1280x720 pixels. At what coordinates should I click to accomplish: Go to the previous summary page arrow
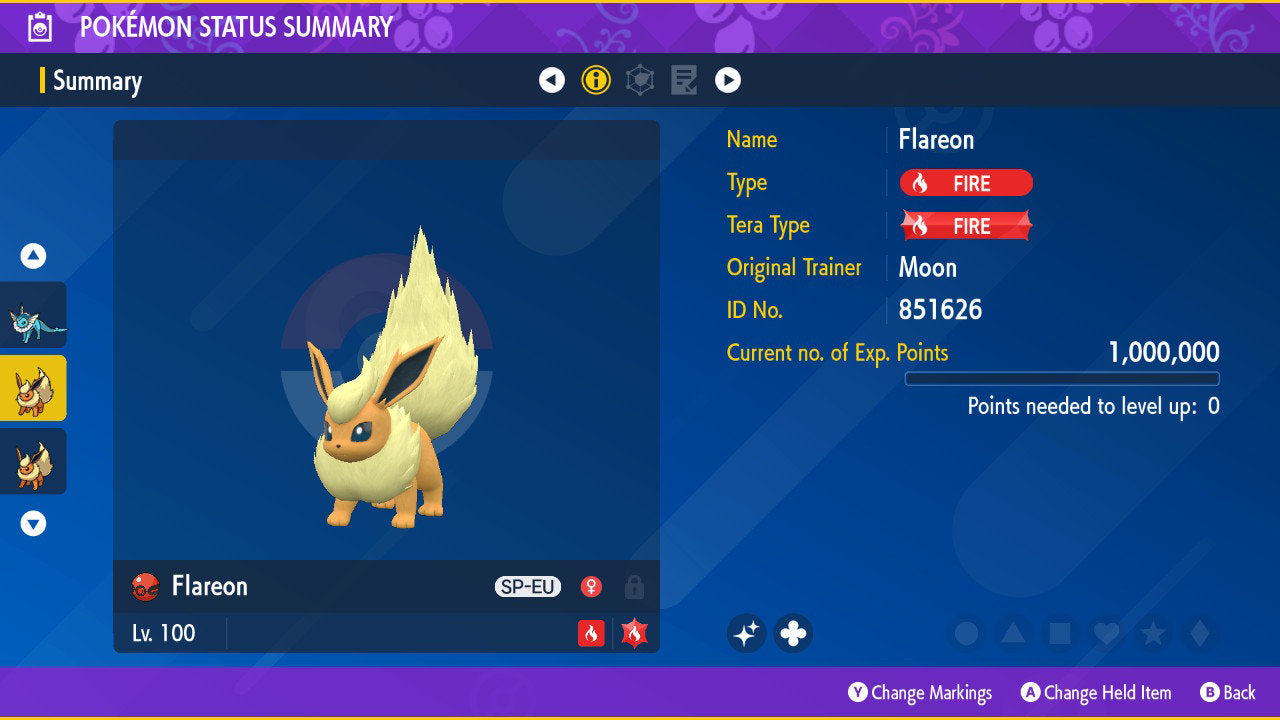point(552,80)
